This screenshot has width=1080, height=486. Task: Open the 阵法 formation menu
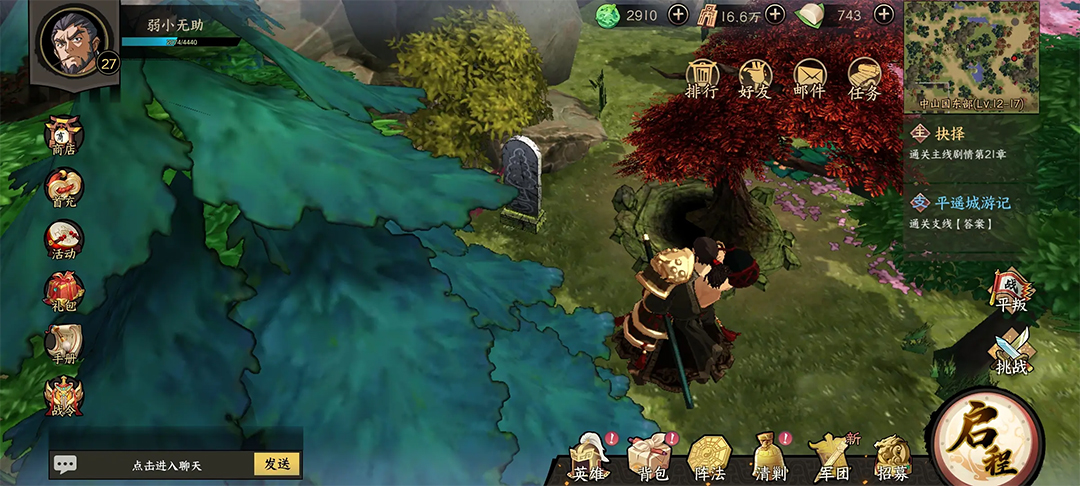tap(709, 459)
